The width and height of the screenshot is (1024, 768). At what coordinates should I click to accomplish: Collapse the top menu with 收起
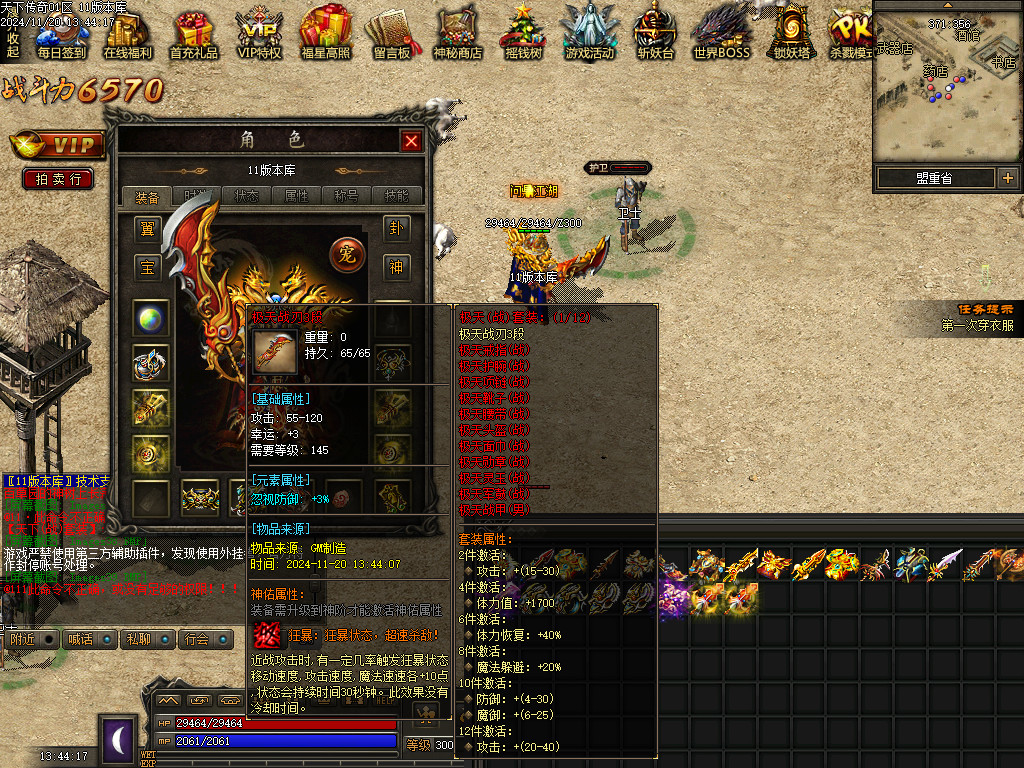[13, 45]
